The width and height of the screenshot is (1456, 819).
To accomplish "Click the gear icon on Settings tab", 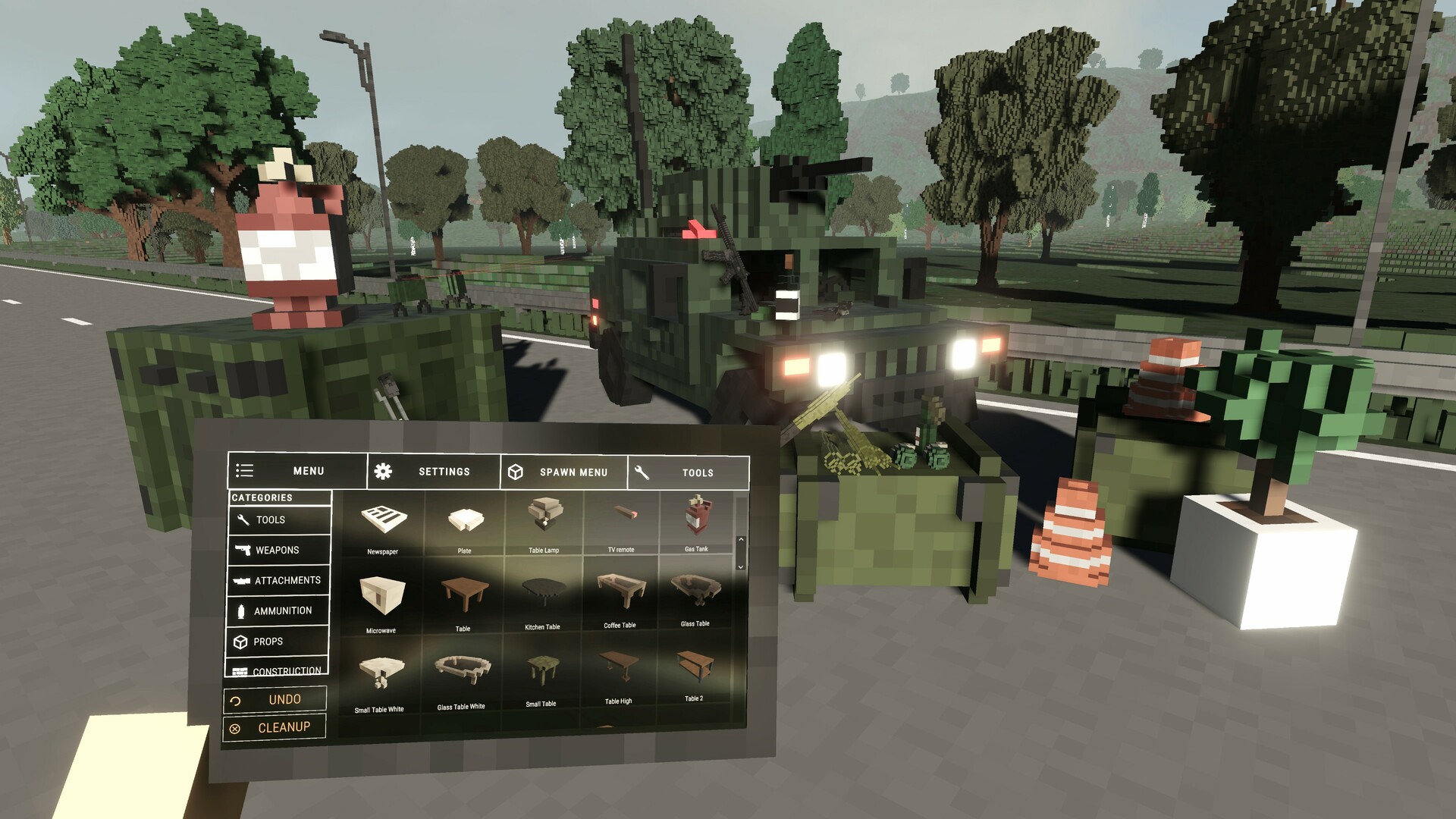I will point(385,471).
